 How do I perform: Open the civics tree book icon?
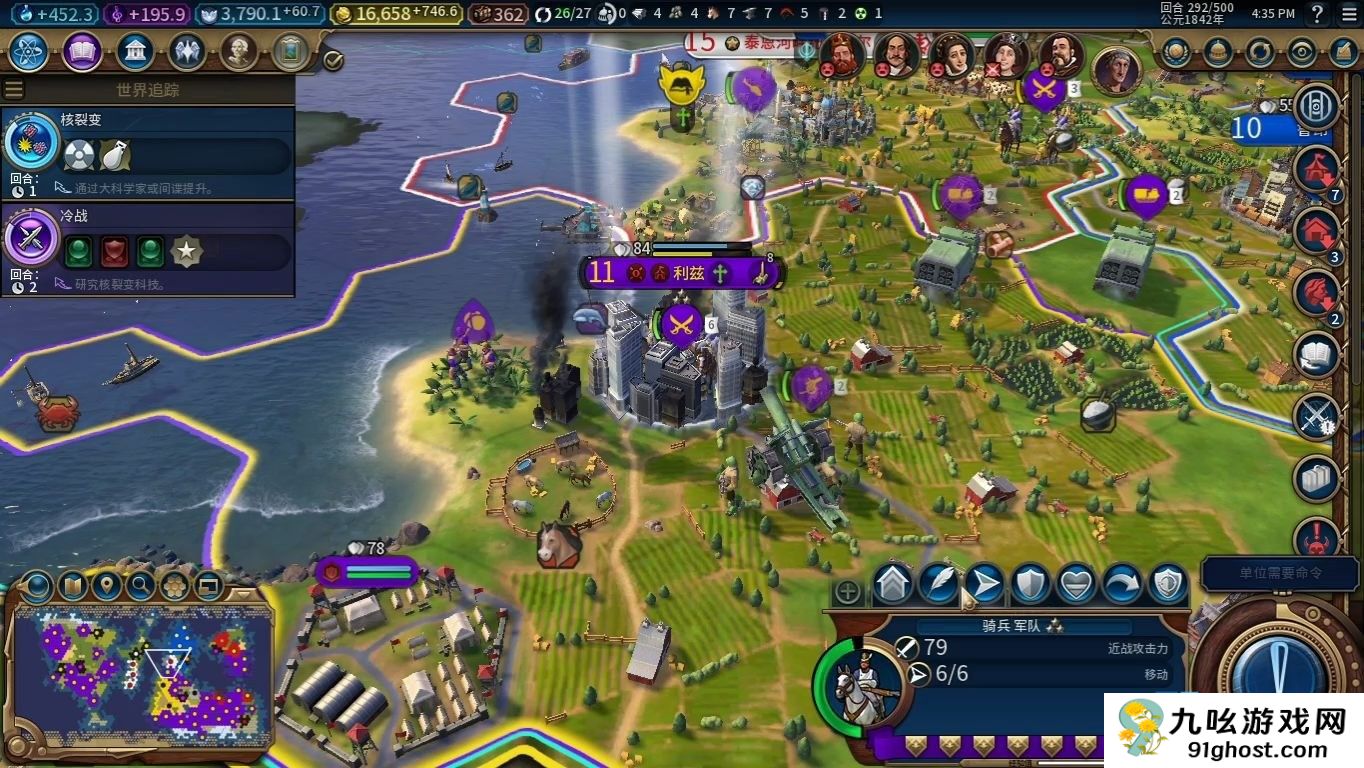pyautogui.click(x=82, y=51)
